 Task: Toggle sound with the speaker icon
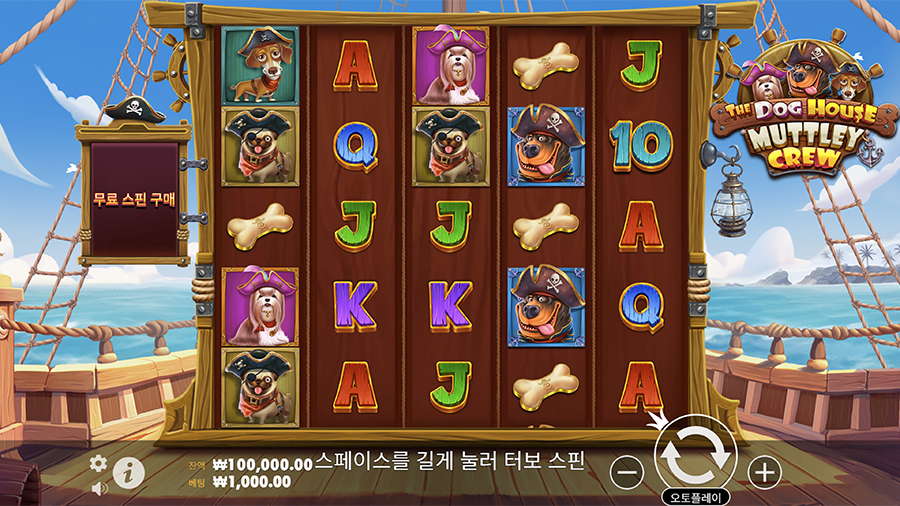[99, 488]
